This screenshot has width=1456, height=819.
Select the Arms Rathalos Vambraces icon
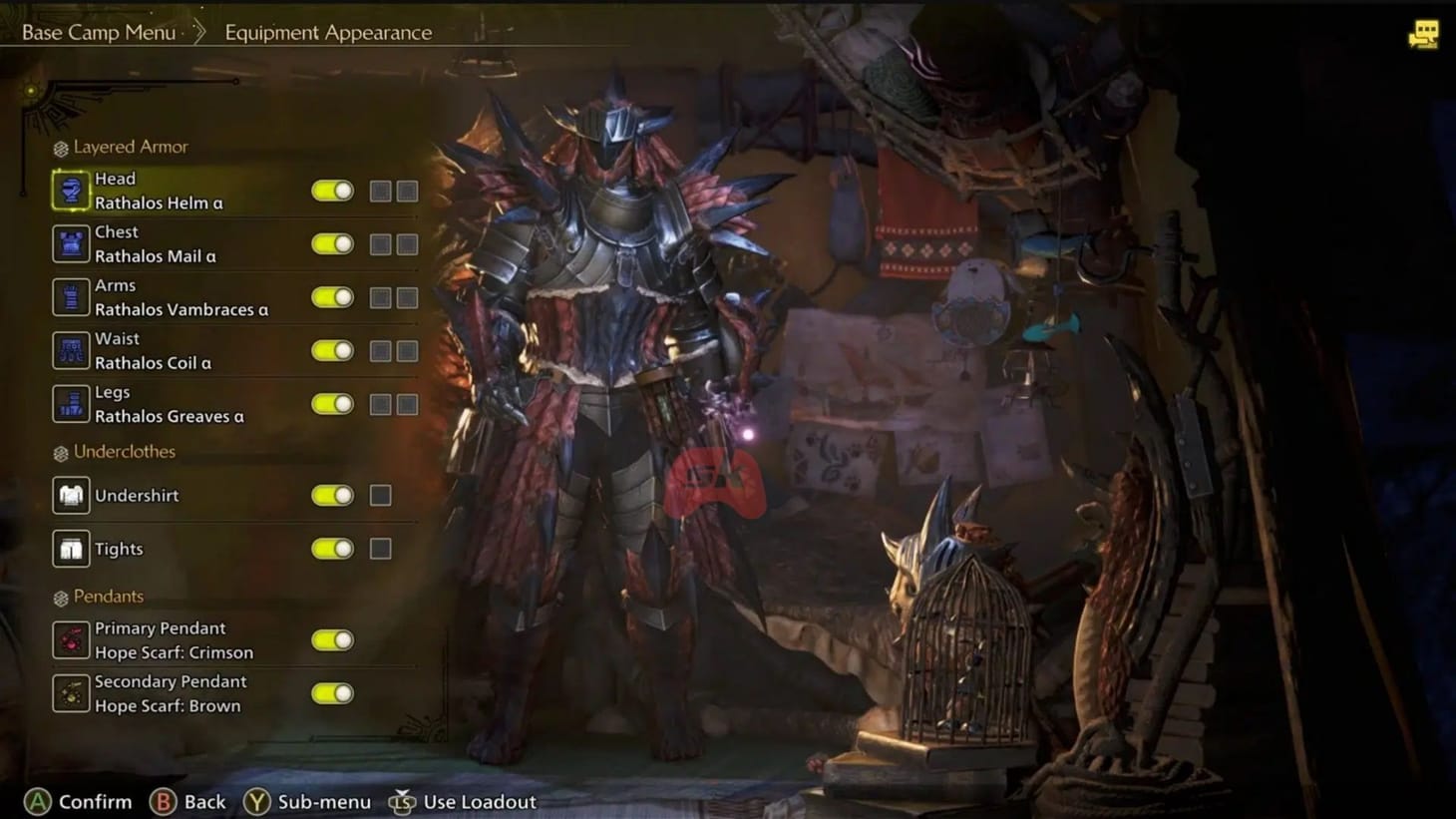coord(70,296)
